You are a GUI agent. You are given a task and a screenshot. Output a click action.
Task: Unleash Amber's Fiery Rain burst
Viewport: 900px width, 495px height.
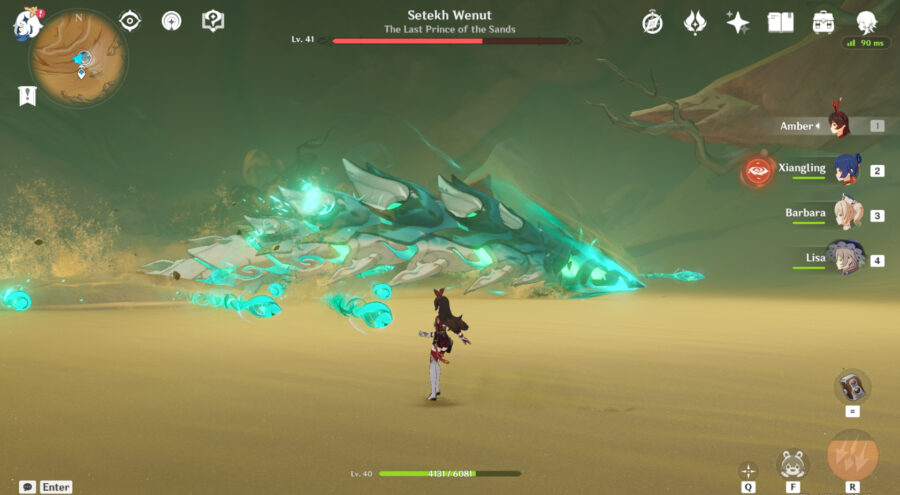coord(852,455)
